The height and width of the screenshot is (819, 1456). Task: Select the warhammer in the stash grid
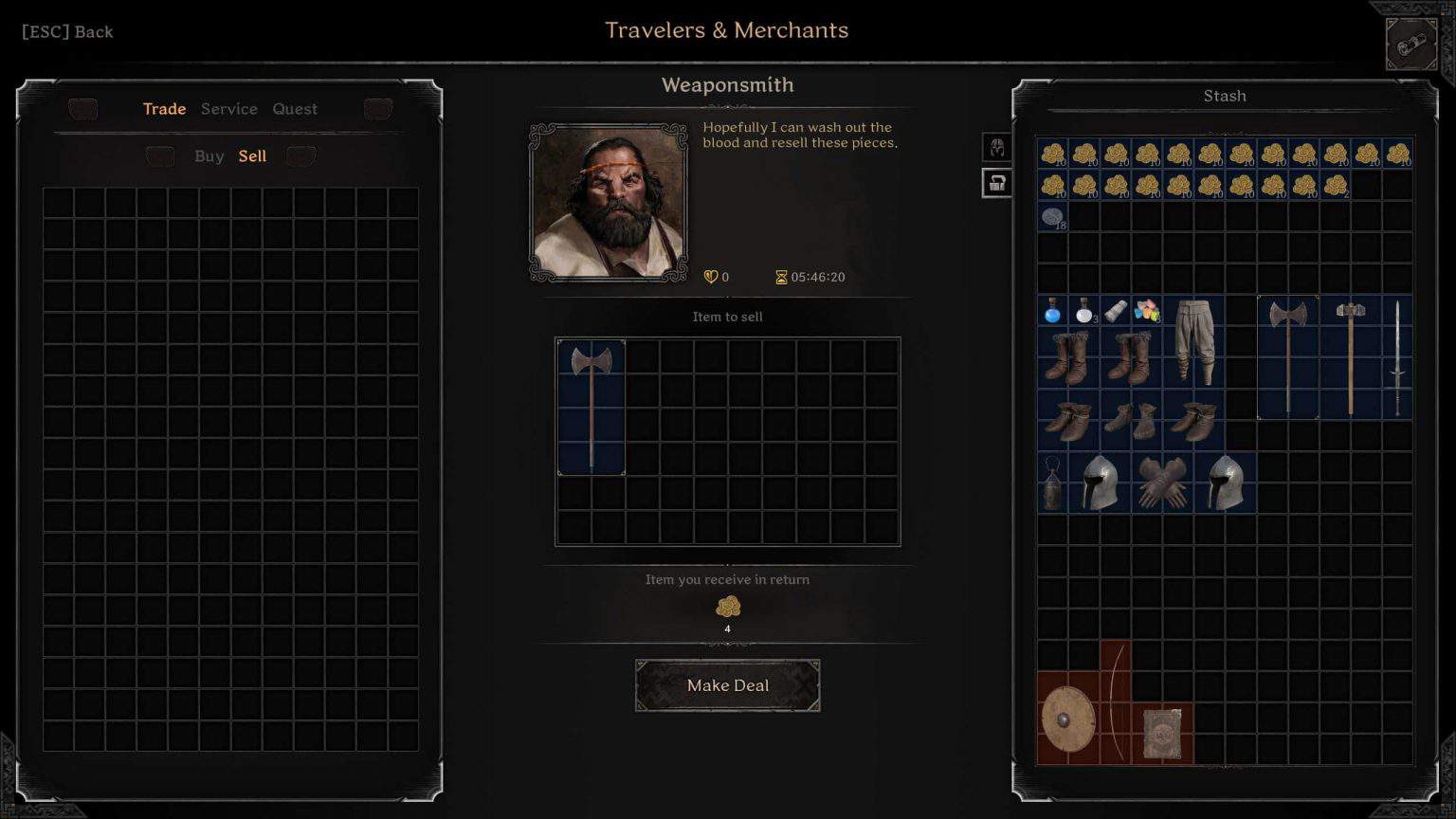[1352, 355]
